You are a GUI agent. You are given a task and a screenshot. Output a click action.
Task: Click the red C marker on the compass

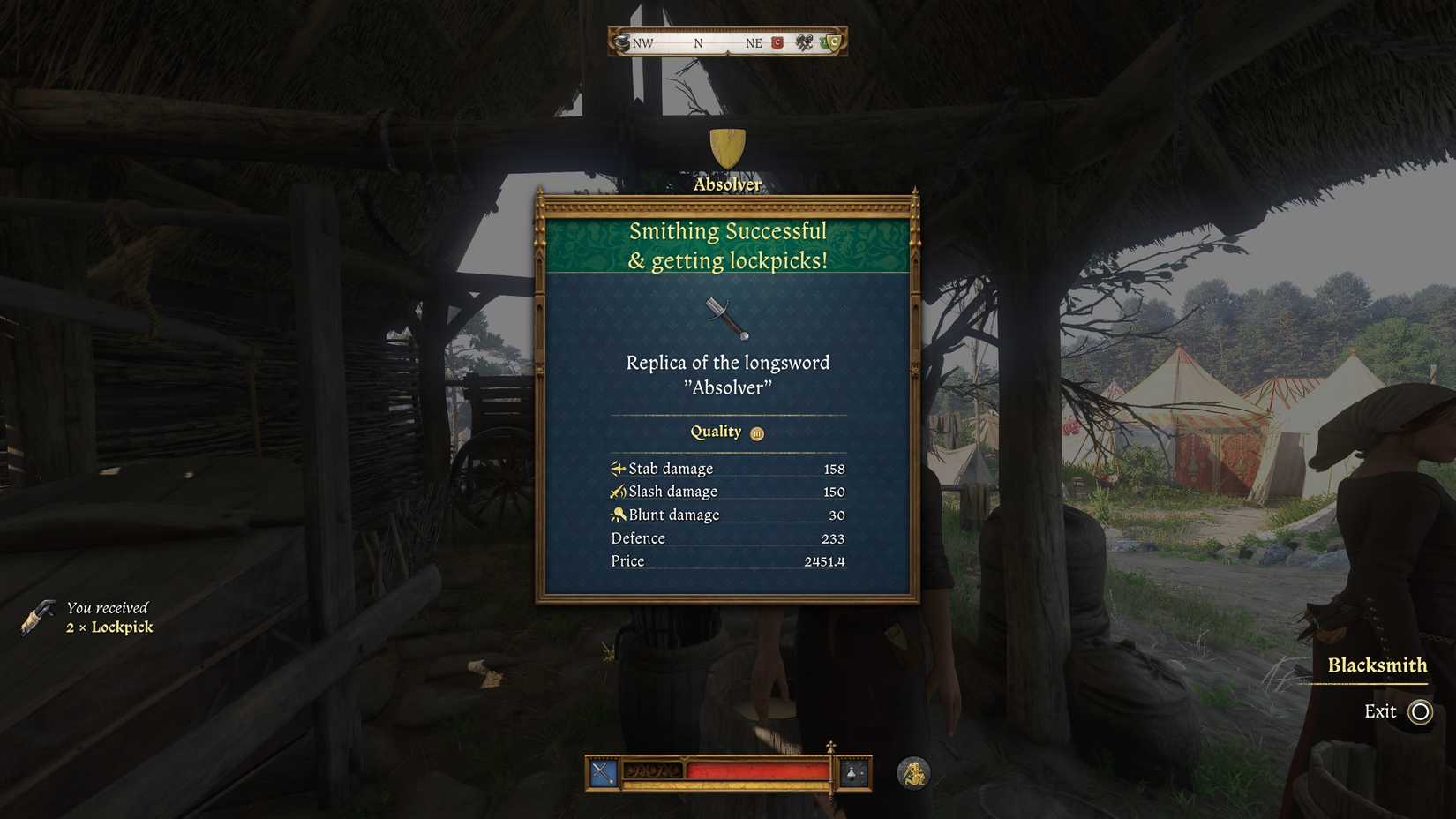click(776, 42)
